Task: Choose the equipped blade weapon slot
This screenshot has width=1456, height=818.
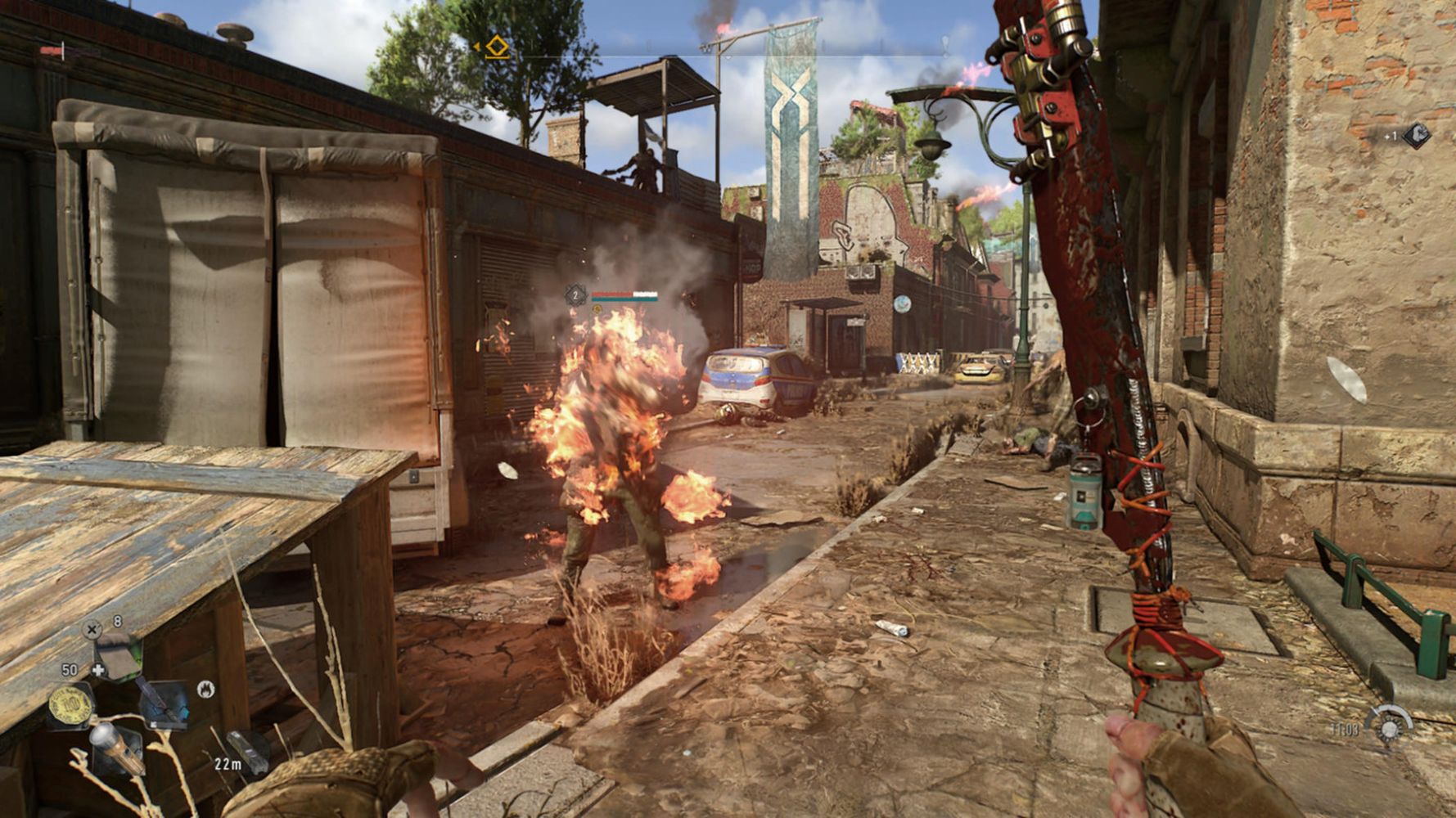Action: 163,703
